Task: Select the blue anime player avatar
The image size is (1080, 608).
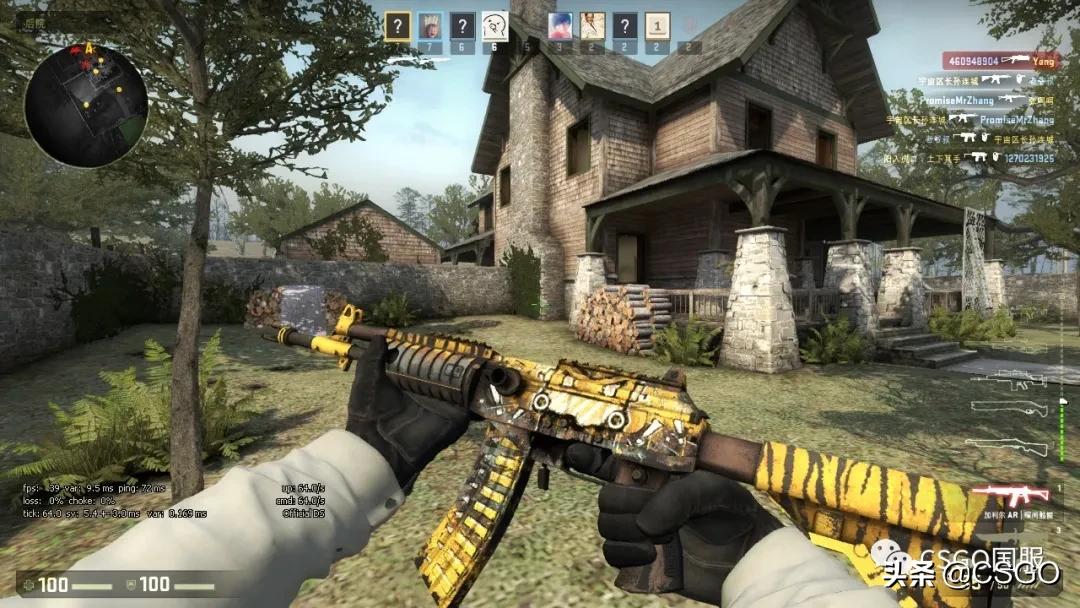Action: pyautogui.click(x=560, y=26)
